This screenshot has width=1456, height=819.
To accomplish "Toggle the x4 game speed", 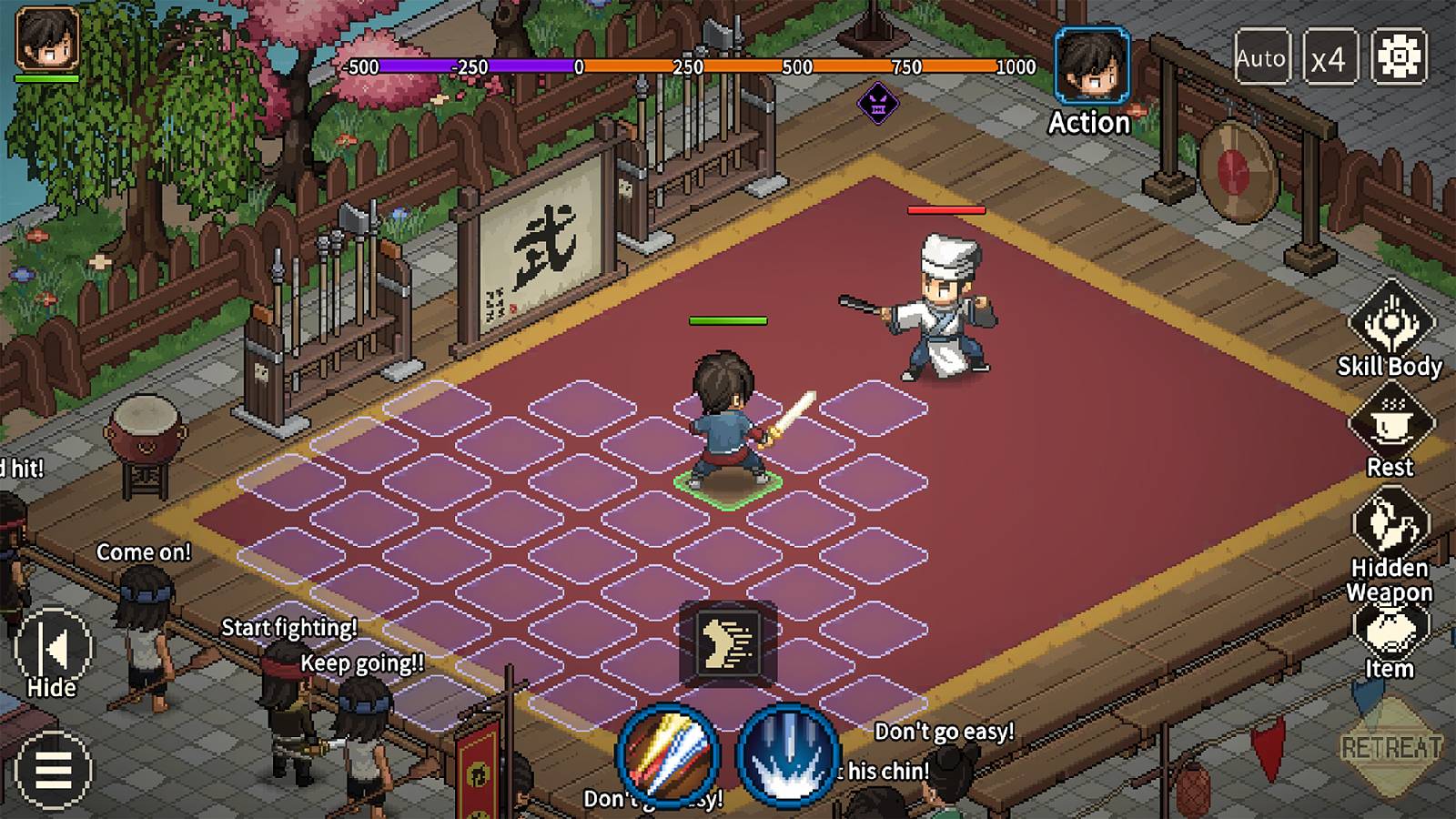I will point(1331,58).
